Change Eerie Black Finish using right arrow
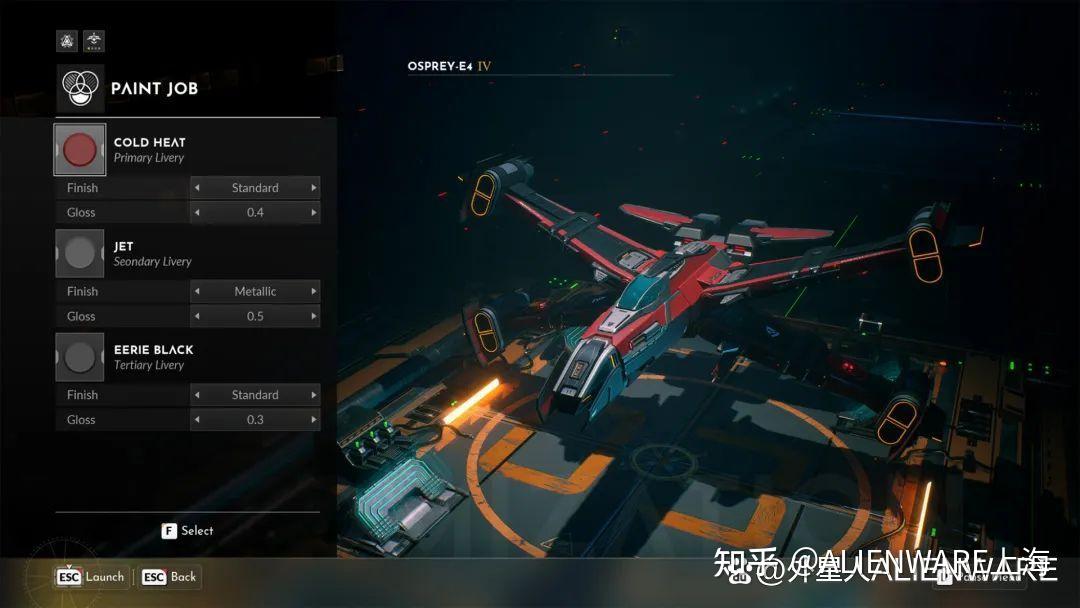 click(x=314, y=395)
